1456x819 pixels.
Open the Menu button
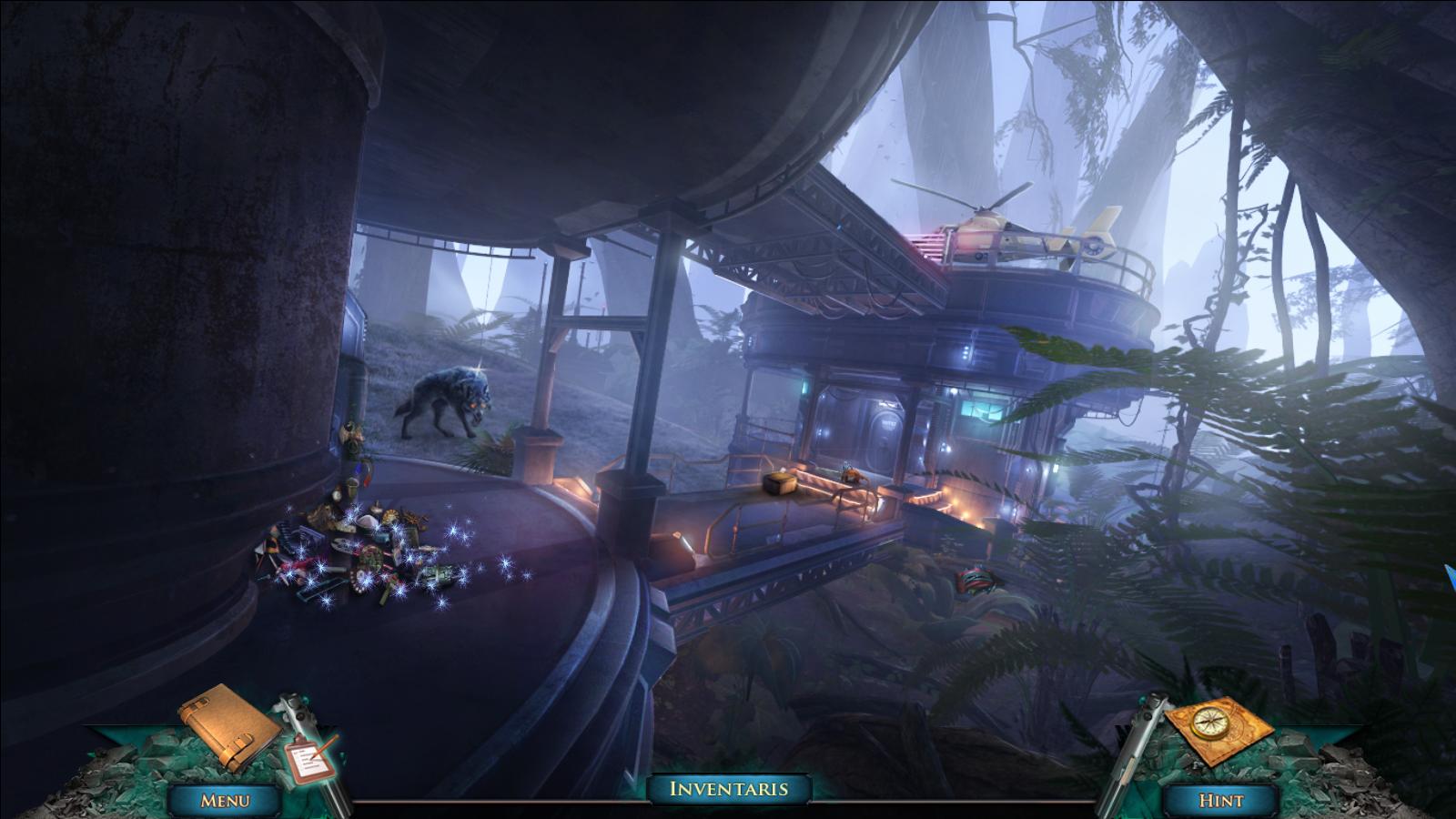pyautogui.click(x=225, y=800)
